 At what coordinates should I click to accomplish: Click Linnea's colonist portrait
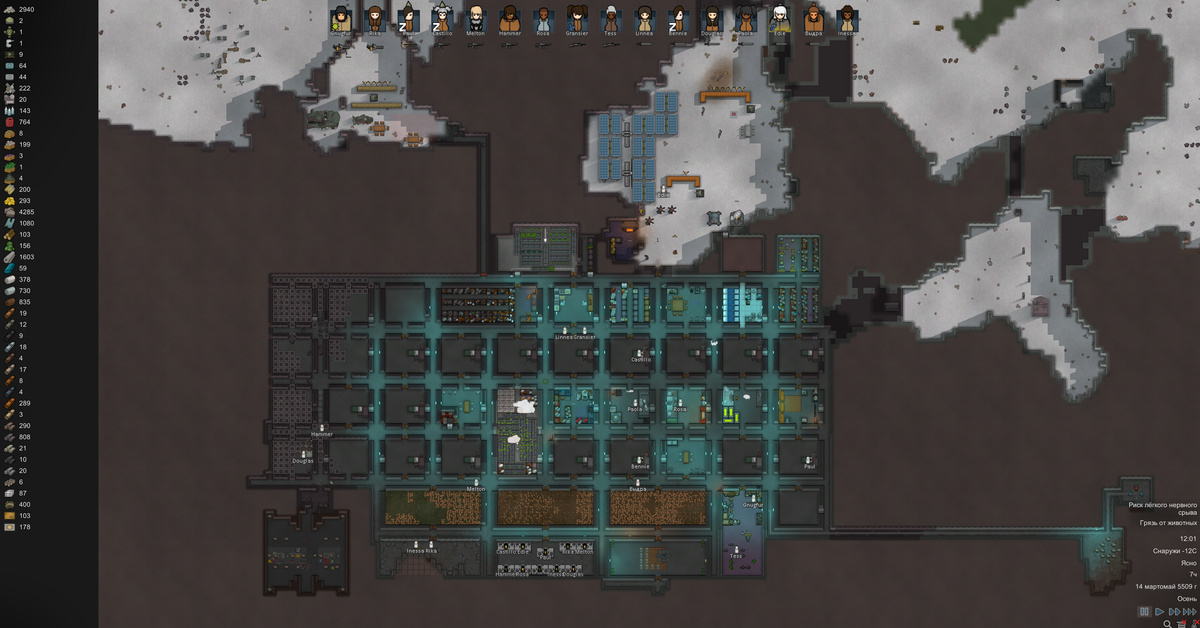(644, 17)
